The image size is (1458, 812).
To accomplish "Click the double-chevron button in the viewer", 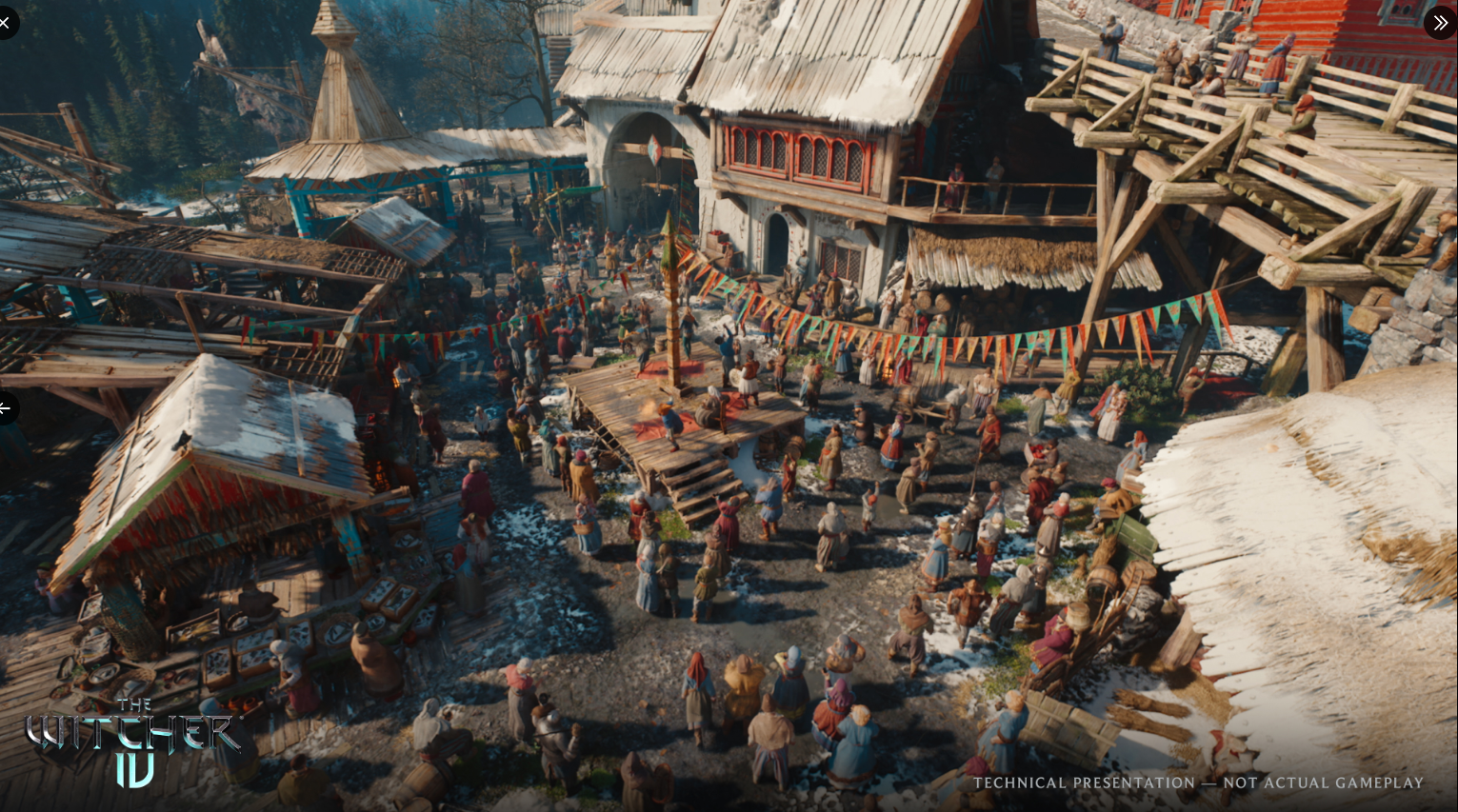I will [1439, 22].
